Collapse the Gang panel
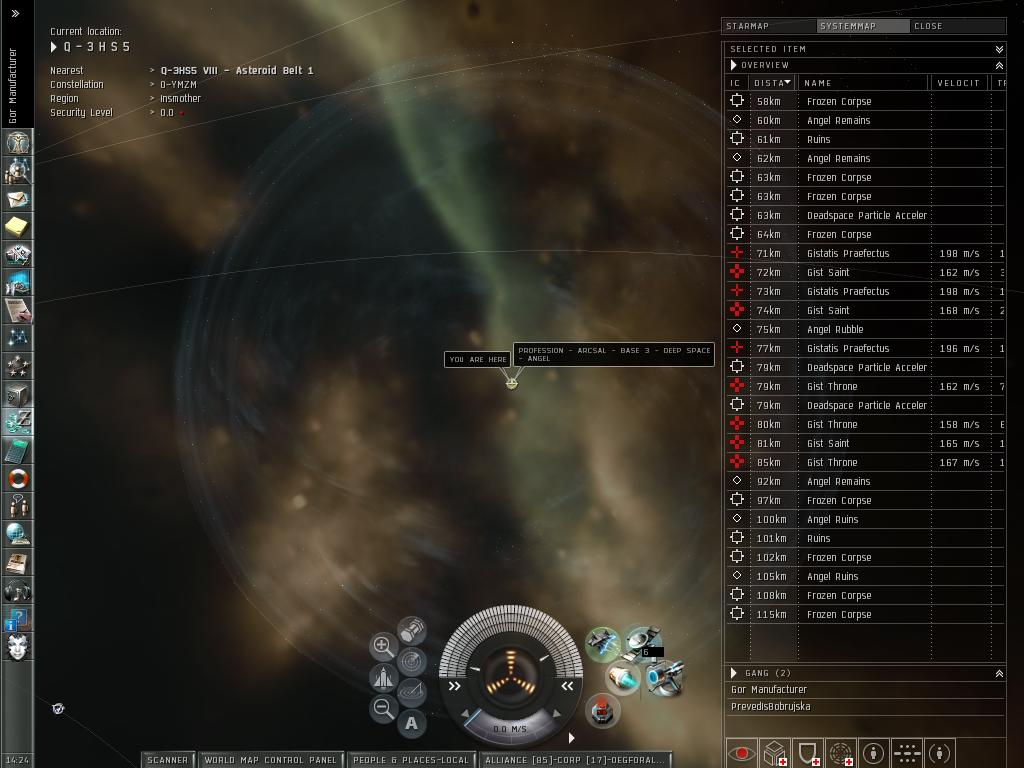Screen dimensions: 1024x768 click(998, 673)
